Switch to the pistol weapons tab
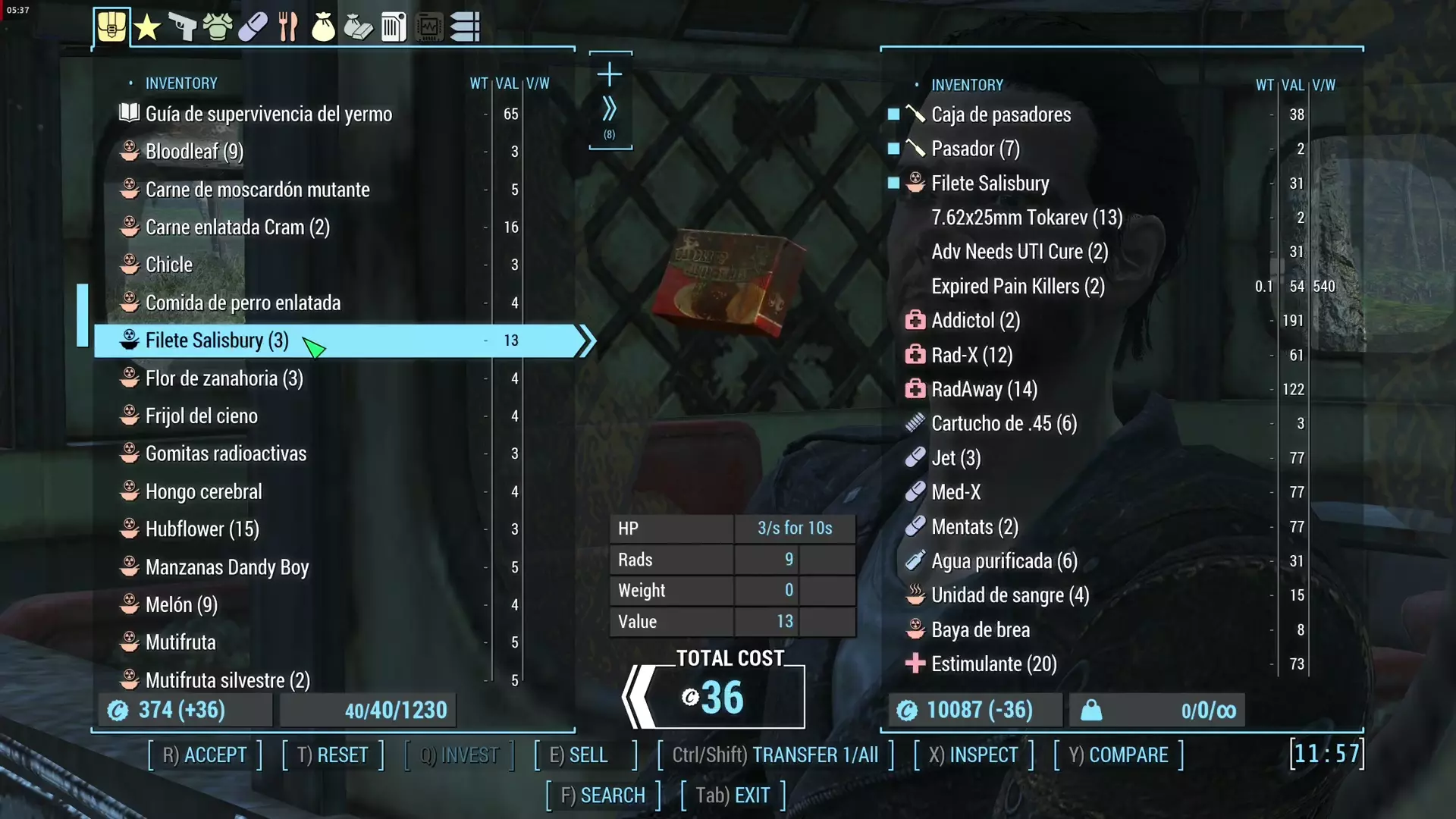The image size is (1456, 819). (x=182, y=27)
